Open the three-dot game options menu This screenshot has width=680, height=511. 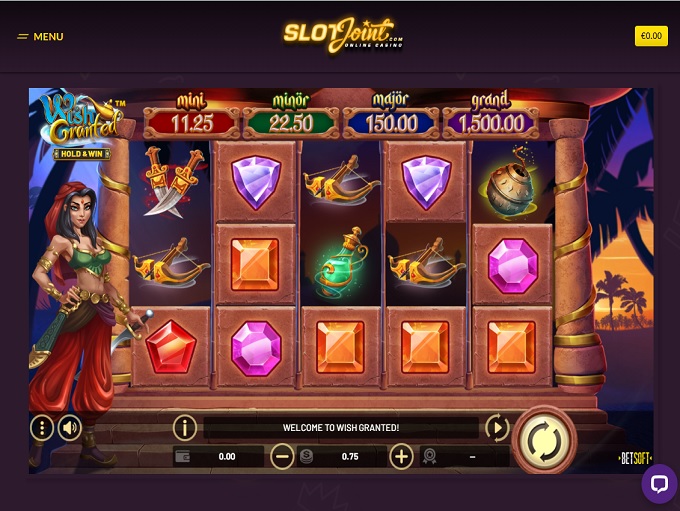[x=42, y=429]
